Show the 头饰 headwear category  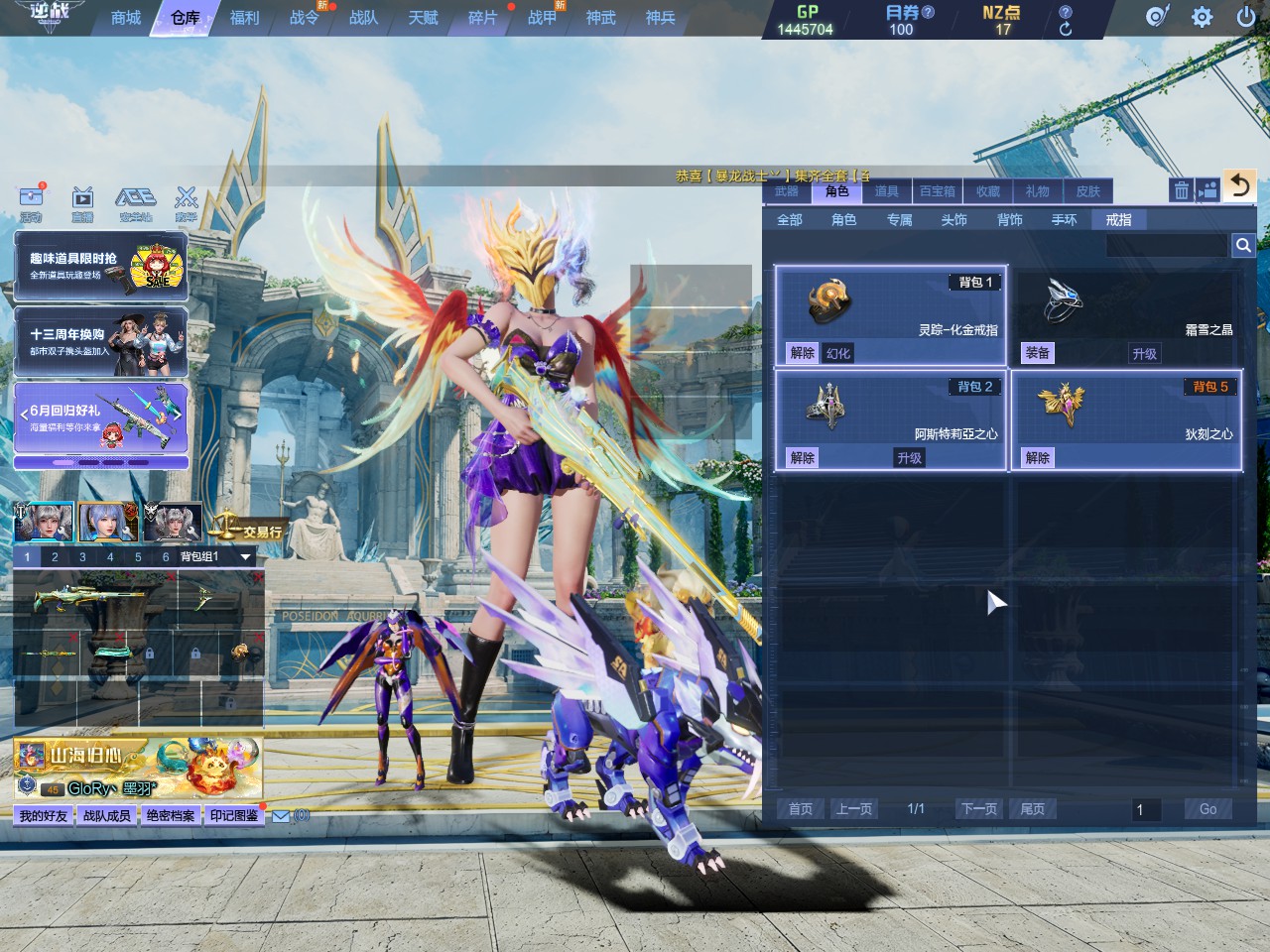tap(953, 219)
